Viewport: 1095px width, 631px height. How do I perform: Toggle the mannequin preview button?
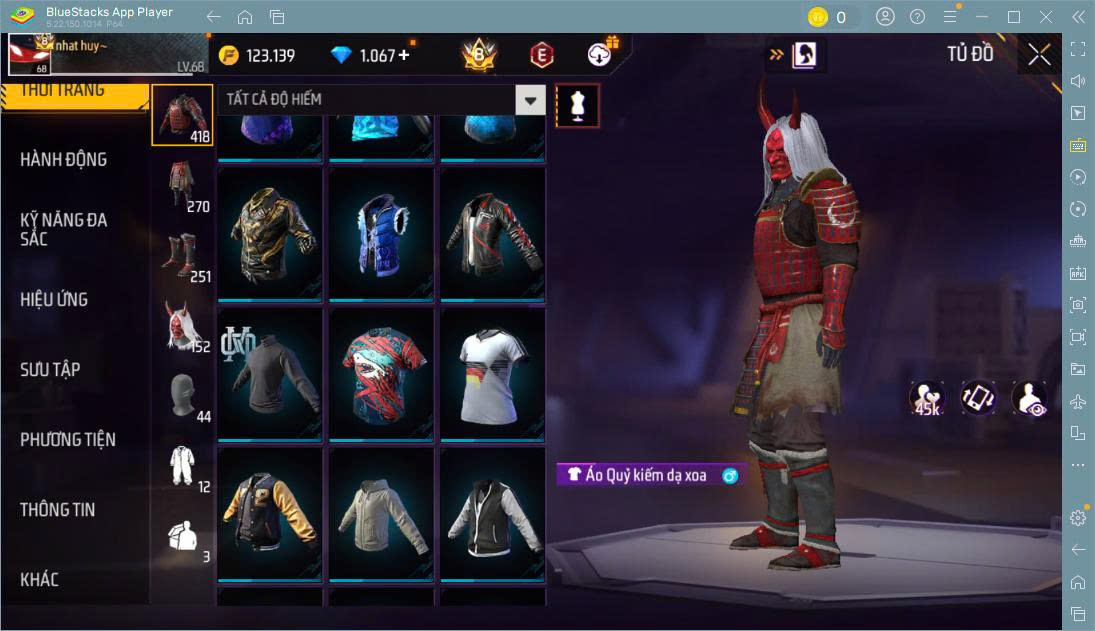(x=577, y=105)
